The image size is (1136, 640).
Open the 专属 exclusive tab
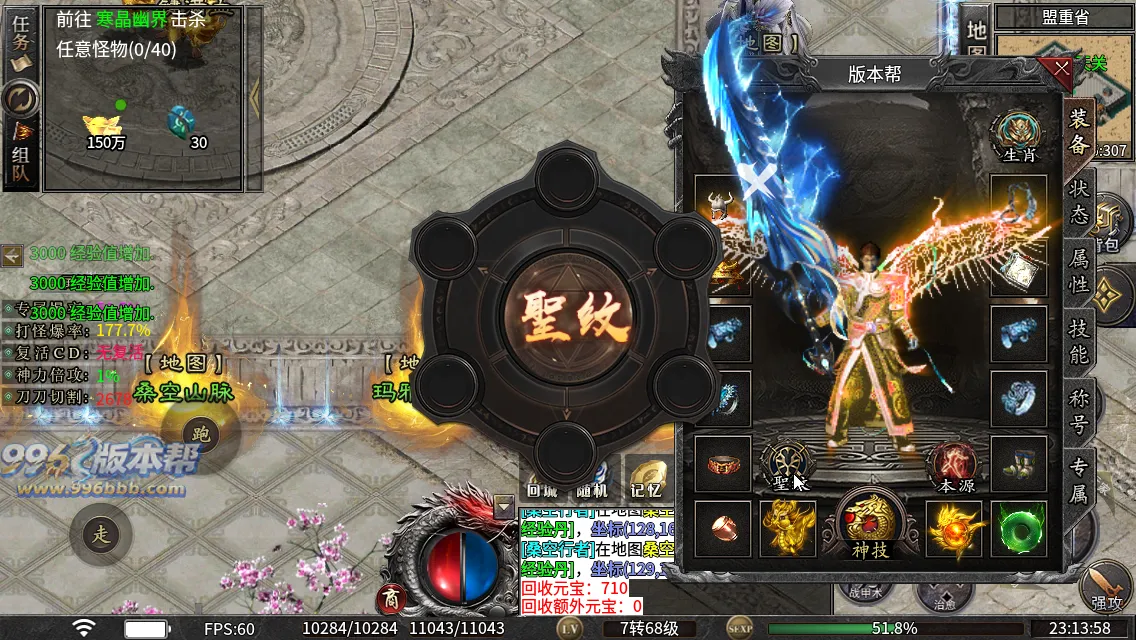click(1079, 478)
